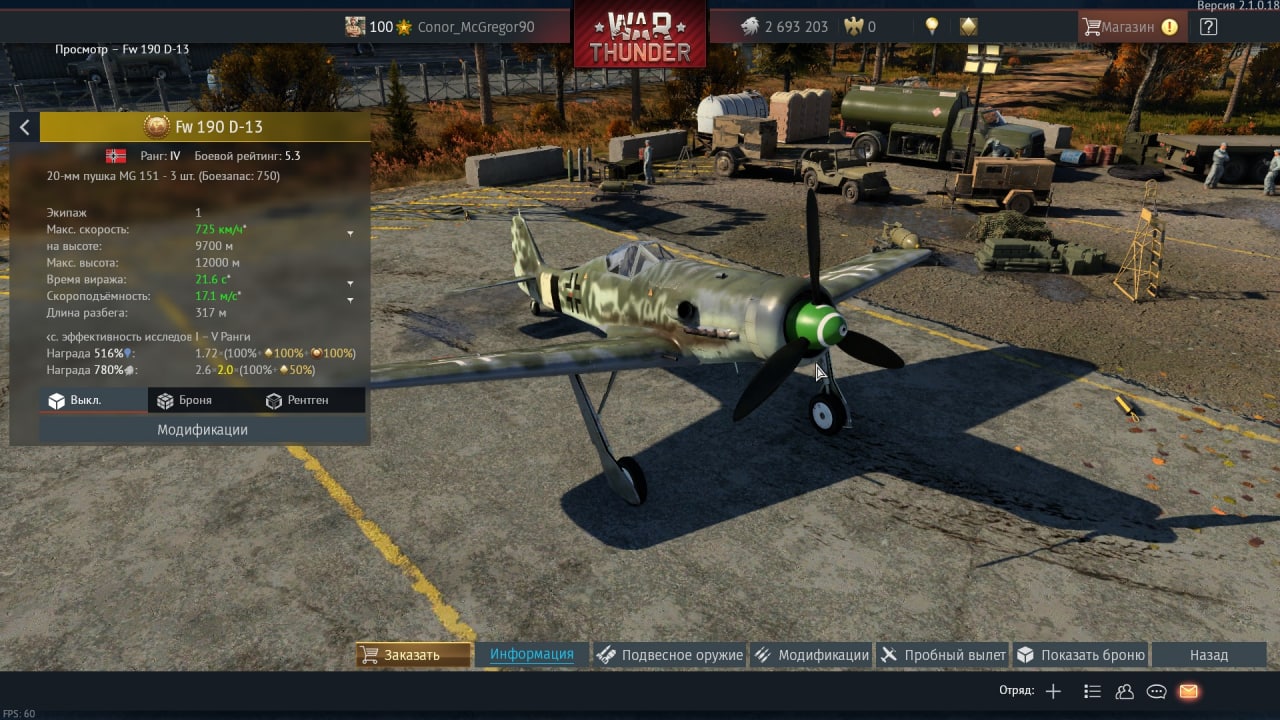
Task: Open Подвесное оружие loadout
Action: coord(670,655)
